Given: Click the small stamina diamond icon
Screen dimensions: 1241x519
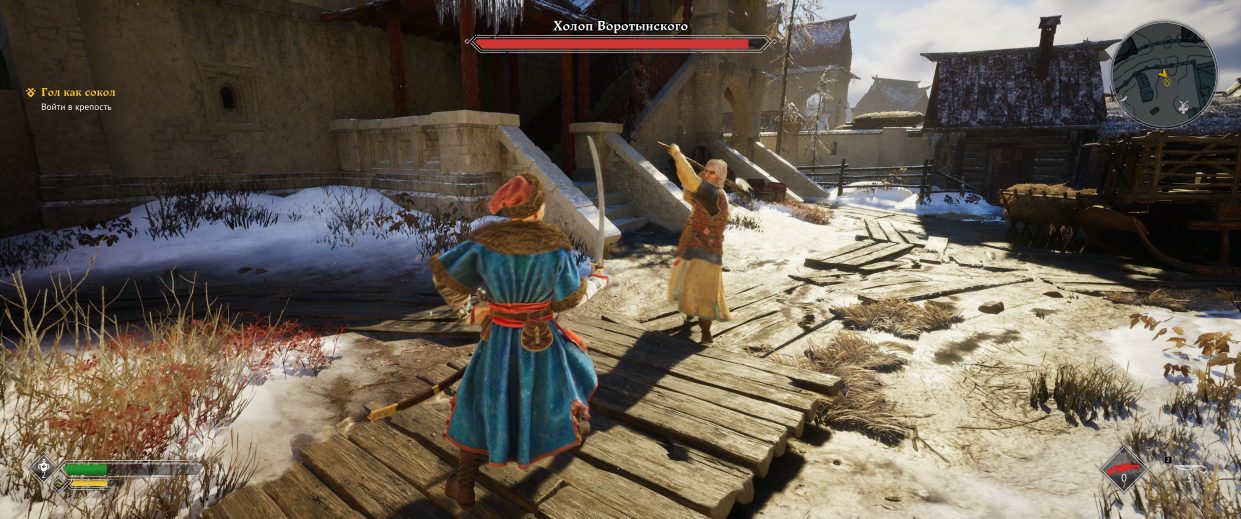Looking at the screenshot, I should click(x=59, y=484).
